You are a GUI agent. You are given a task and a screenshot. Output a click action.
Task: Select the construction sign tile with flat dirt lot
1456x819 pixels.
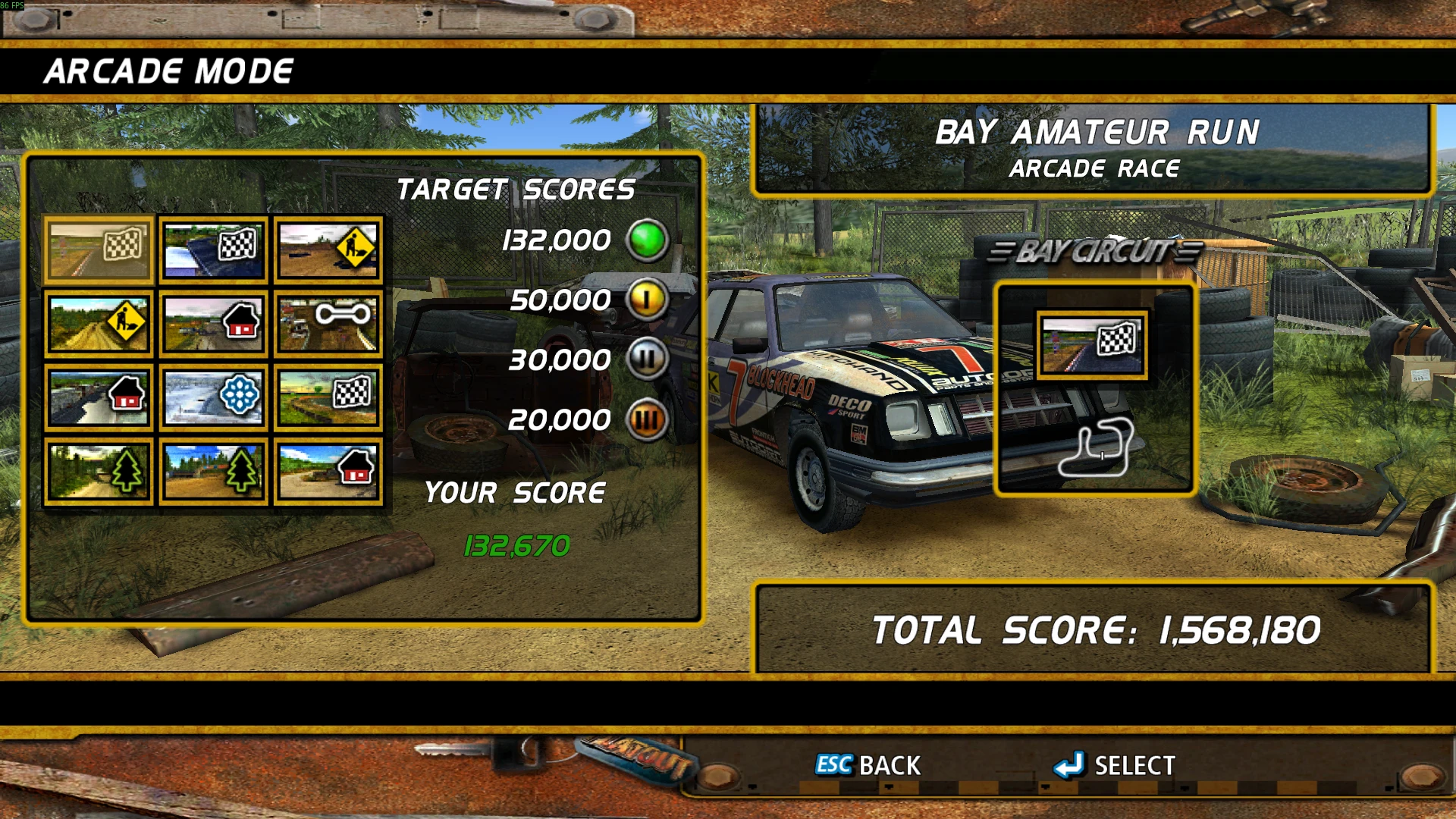pos(328,249)
